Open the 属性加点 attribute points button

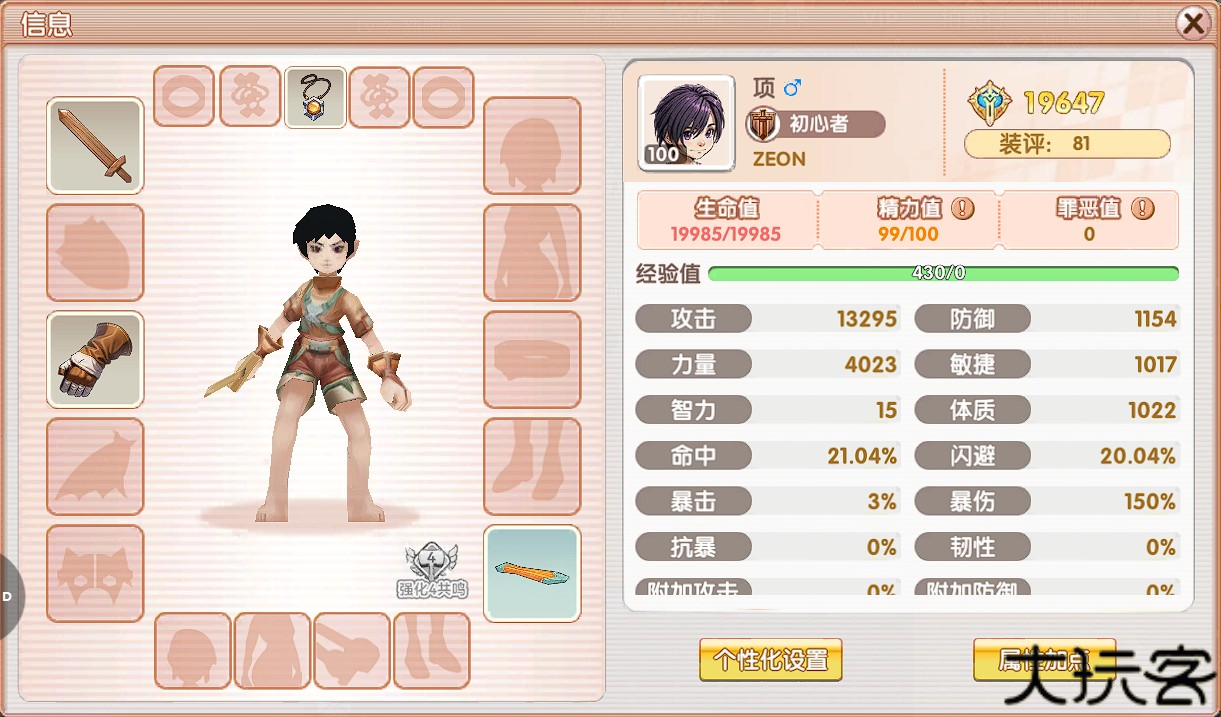point(1044,660)
